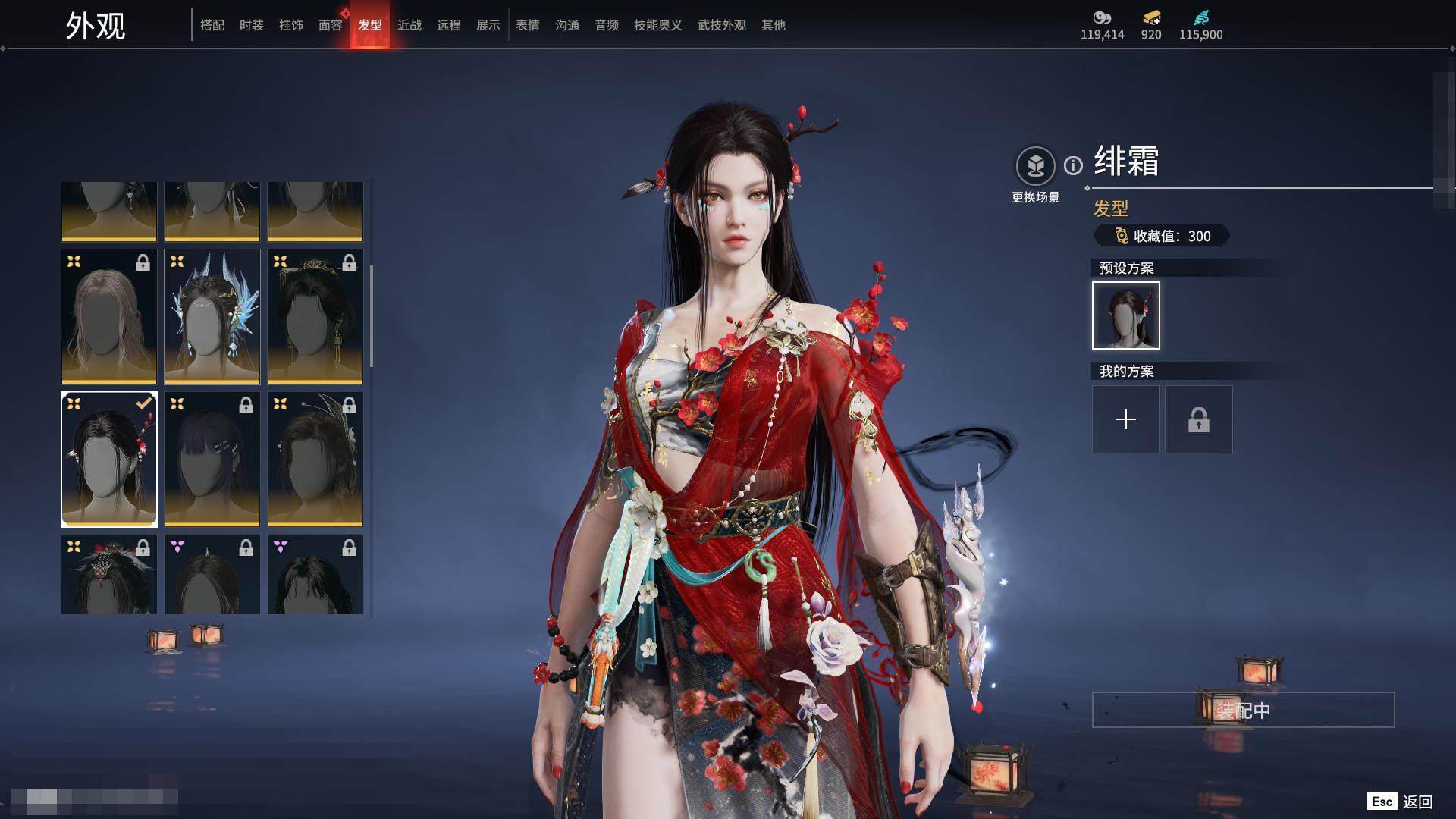Pick the locked light wavy hair style
This screenshot has height=819, width=1456.
(109, 317)
